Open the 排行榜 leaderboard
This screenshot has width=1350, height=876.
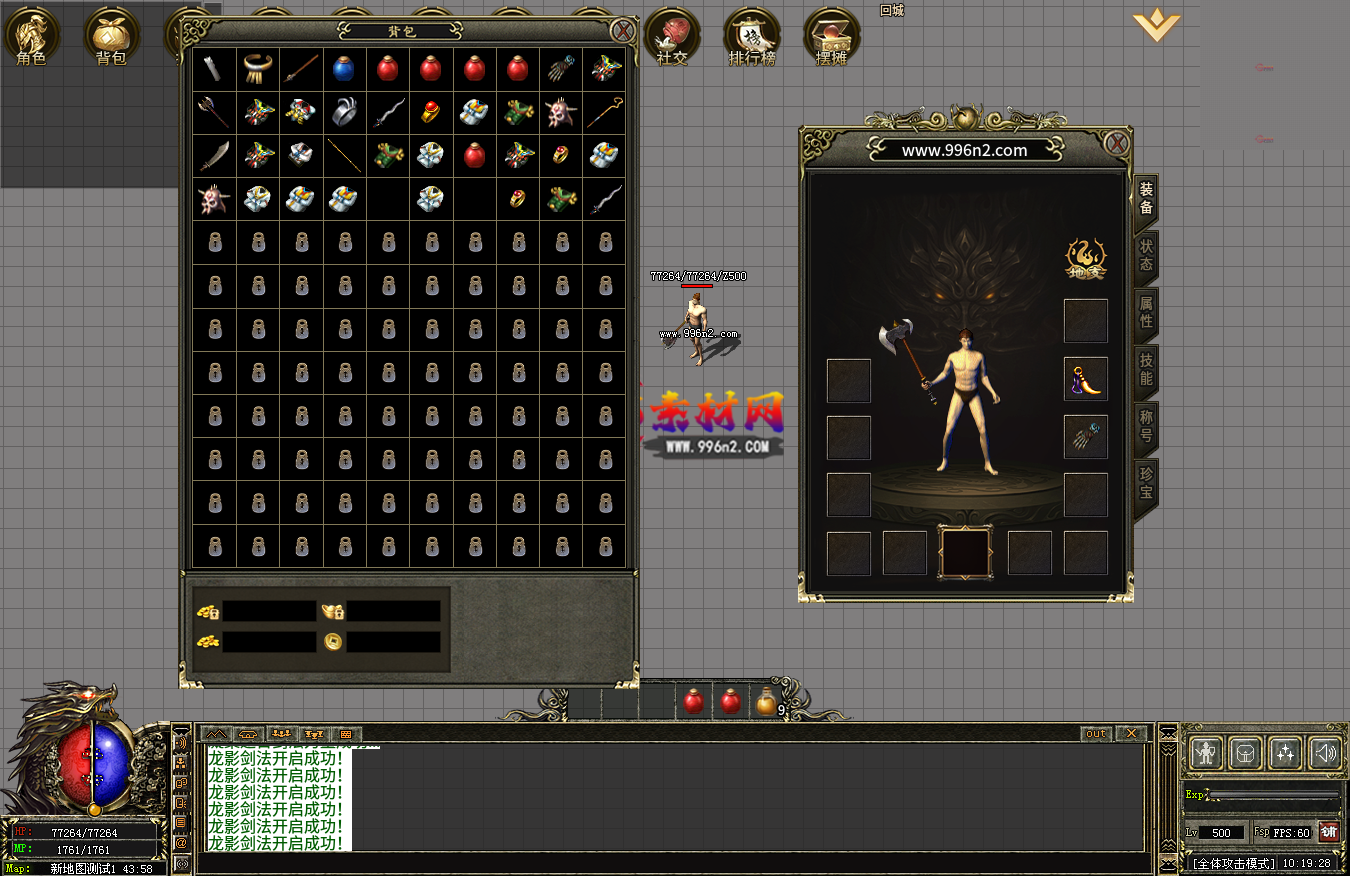tap(752, 37)
